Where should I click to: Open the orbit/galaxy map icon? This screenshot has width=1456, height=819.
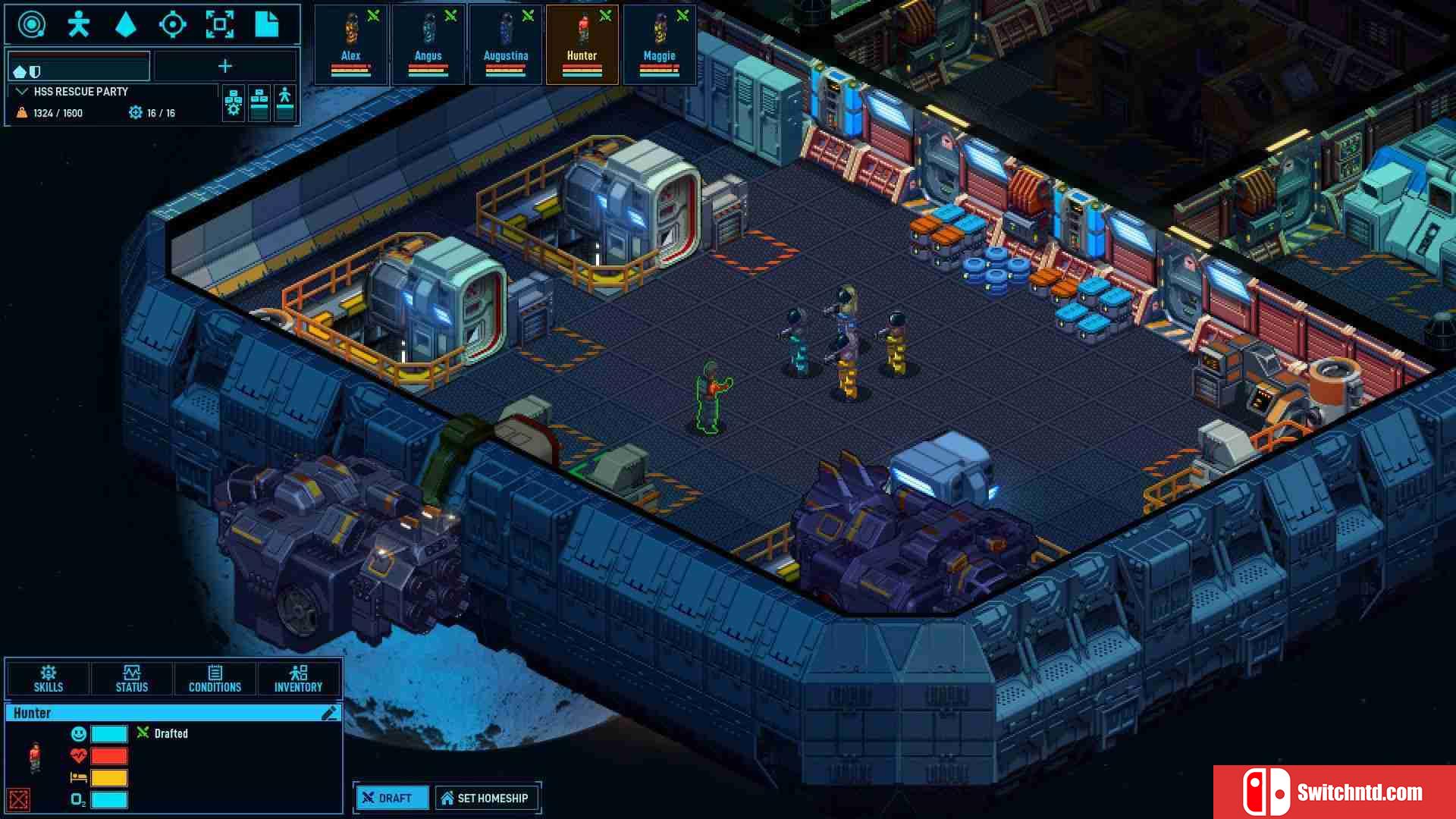click(32, 24)
